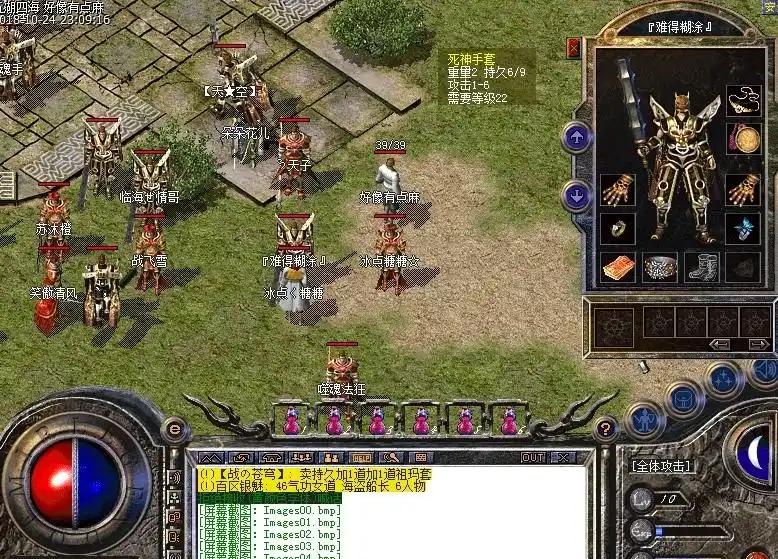The height and width of the screenshot is (559, 778).
Task: Select the studded belt slot
Action: pos(659,267)
